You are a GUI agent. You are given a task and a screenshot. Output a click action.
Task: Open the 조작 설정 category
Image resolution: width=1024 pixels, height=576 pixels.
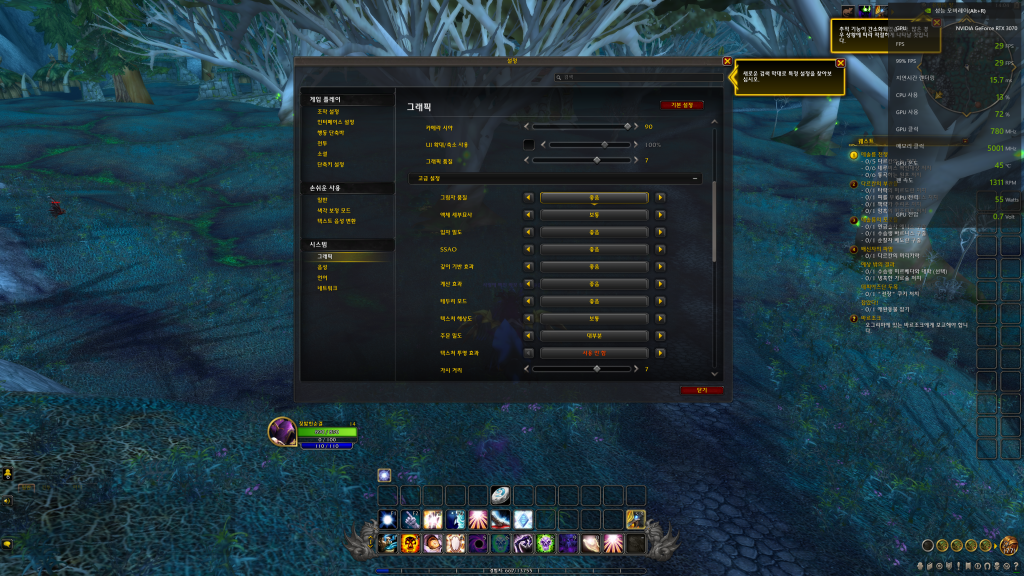tap(330, 112)
